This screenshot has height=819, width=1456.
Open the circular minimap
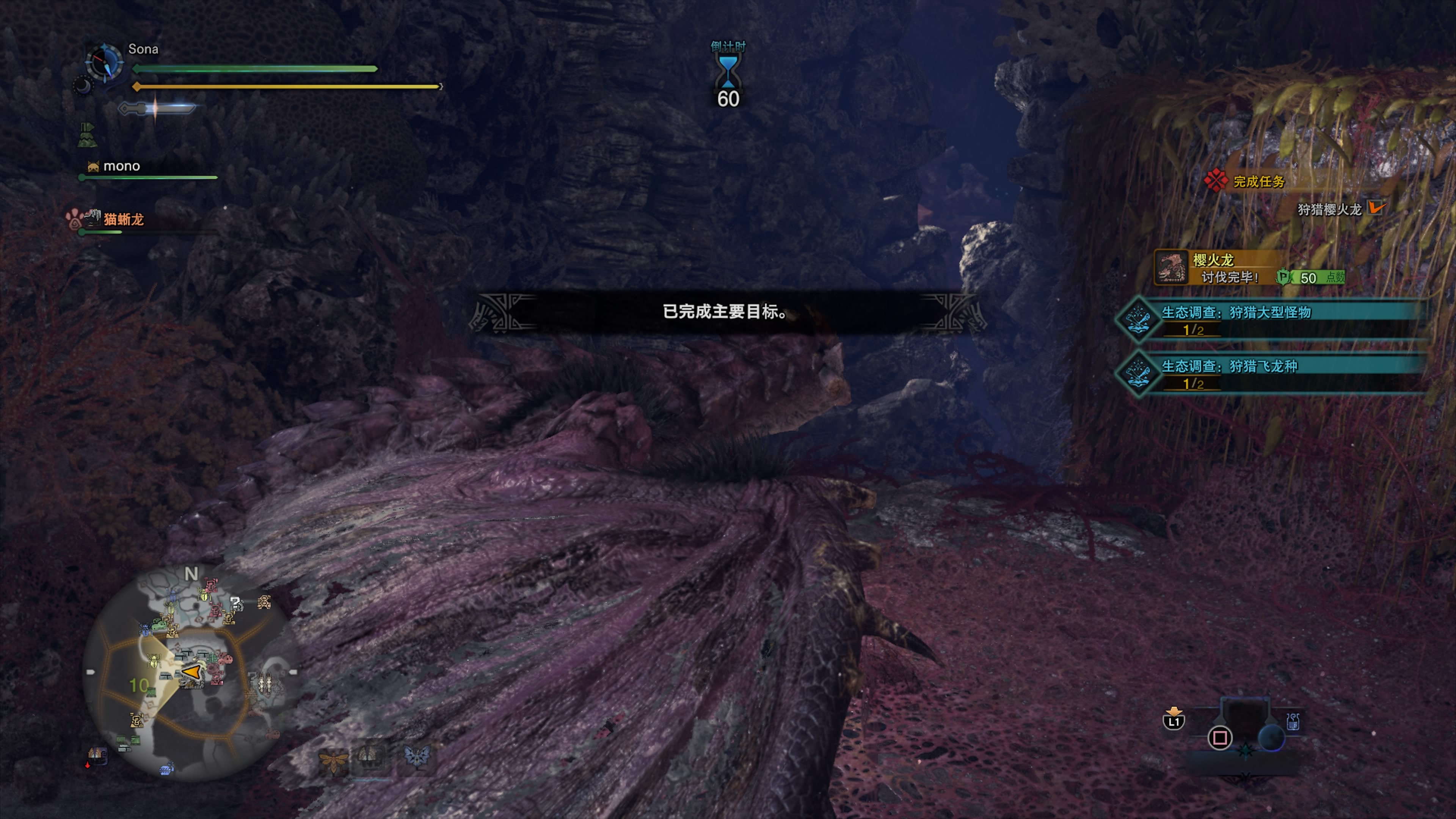coord(191,673)
